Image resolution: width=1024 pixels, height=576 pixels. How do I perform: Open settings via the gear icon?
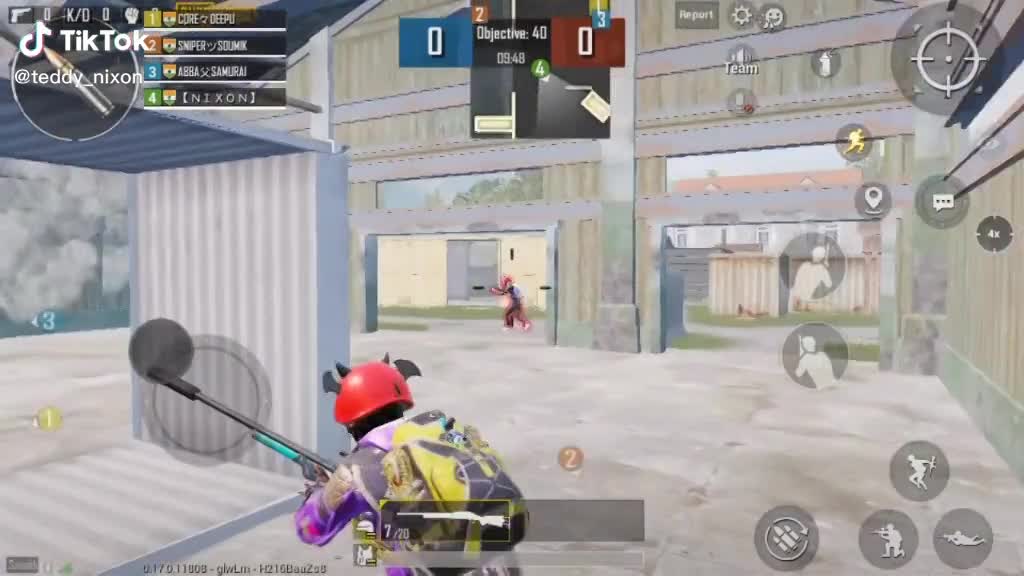(x=742, y=16)
